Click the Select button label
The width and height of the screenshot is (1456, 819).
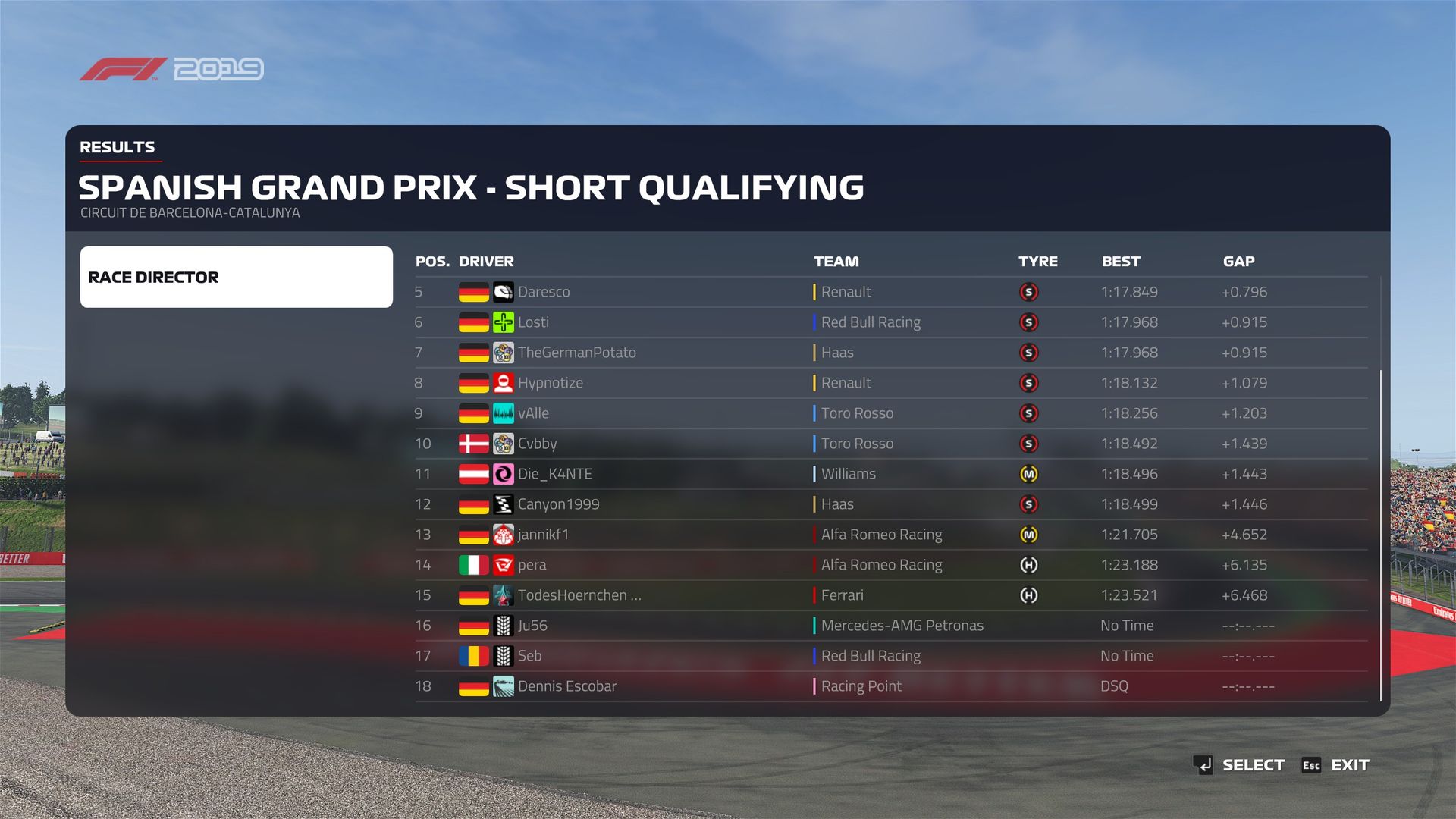point(1253,765)
